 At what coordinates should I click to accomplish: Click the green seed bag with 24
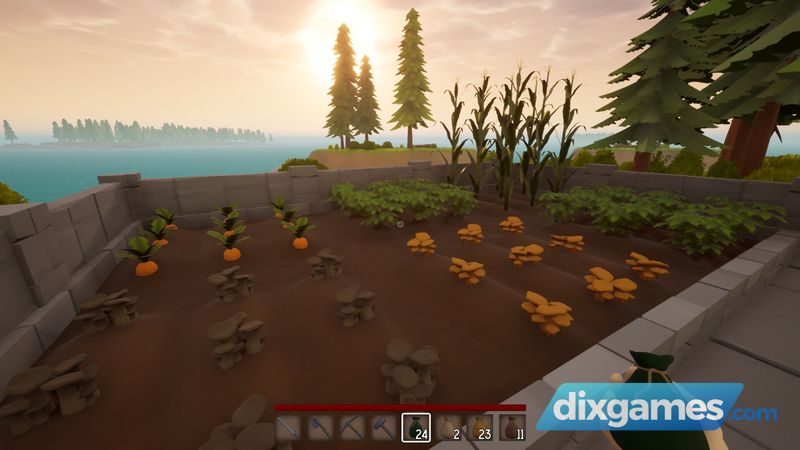(416, 428)
